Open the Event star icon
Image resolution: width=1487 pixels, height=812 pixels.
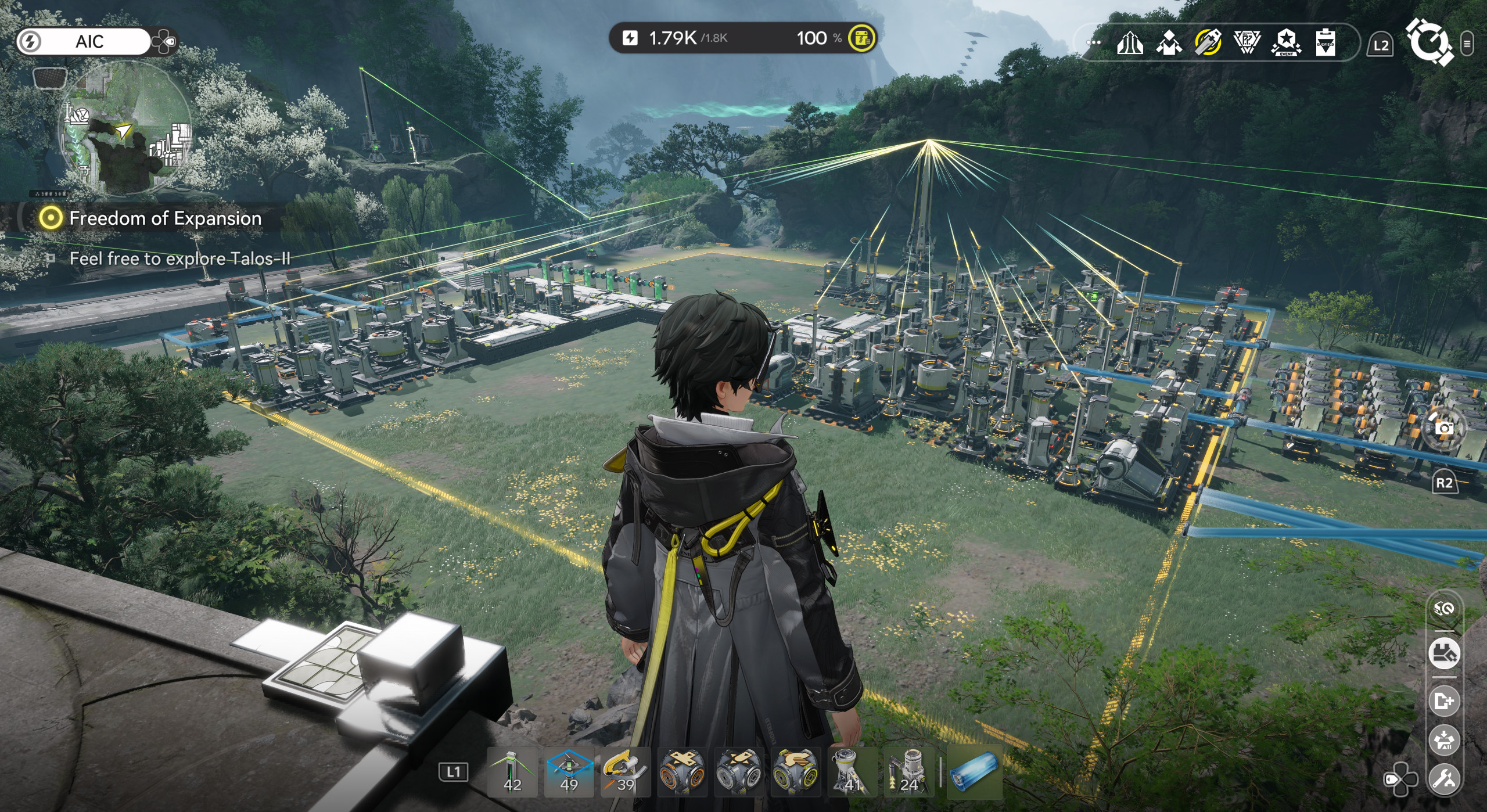point(1286,43)
